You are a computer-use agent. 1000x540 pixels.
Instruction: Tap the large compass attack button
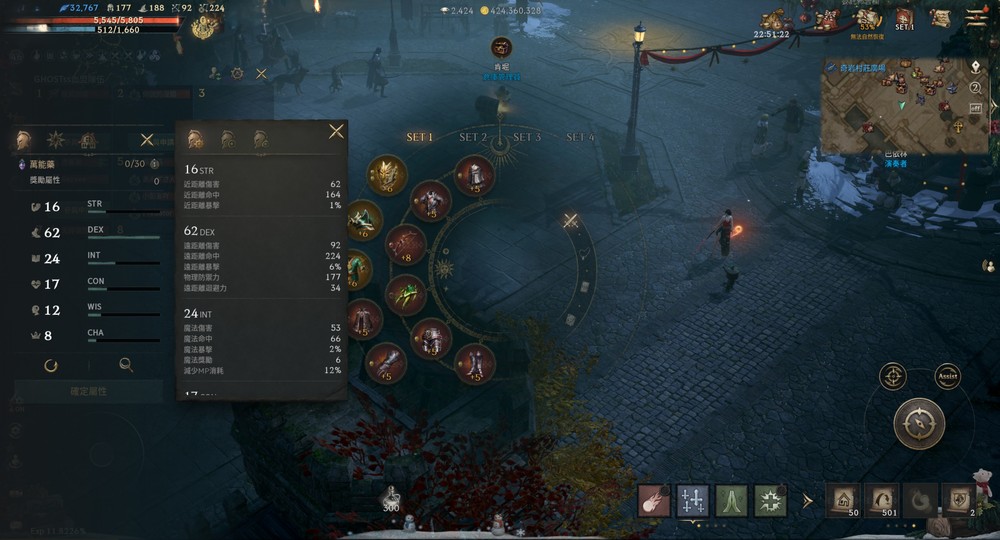919,423
